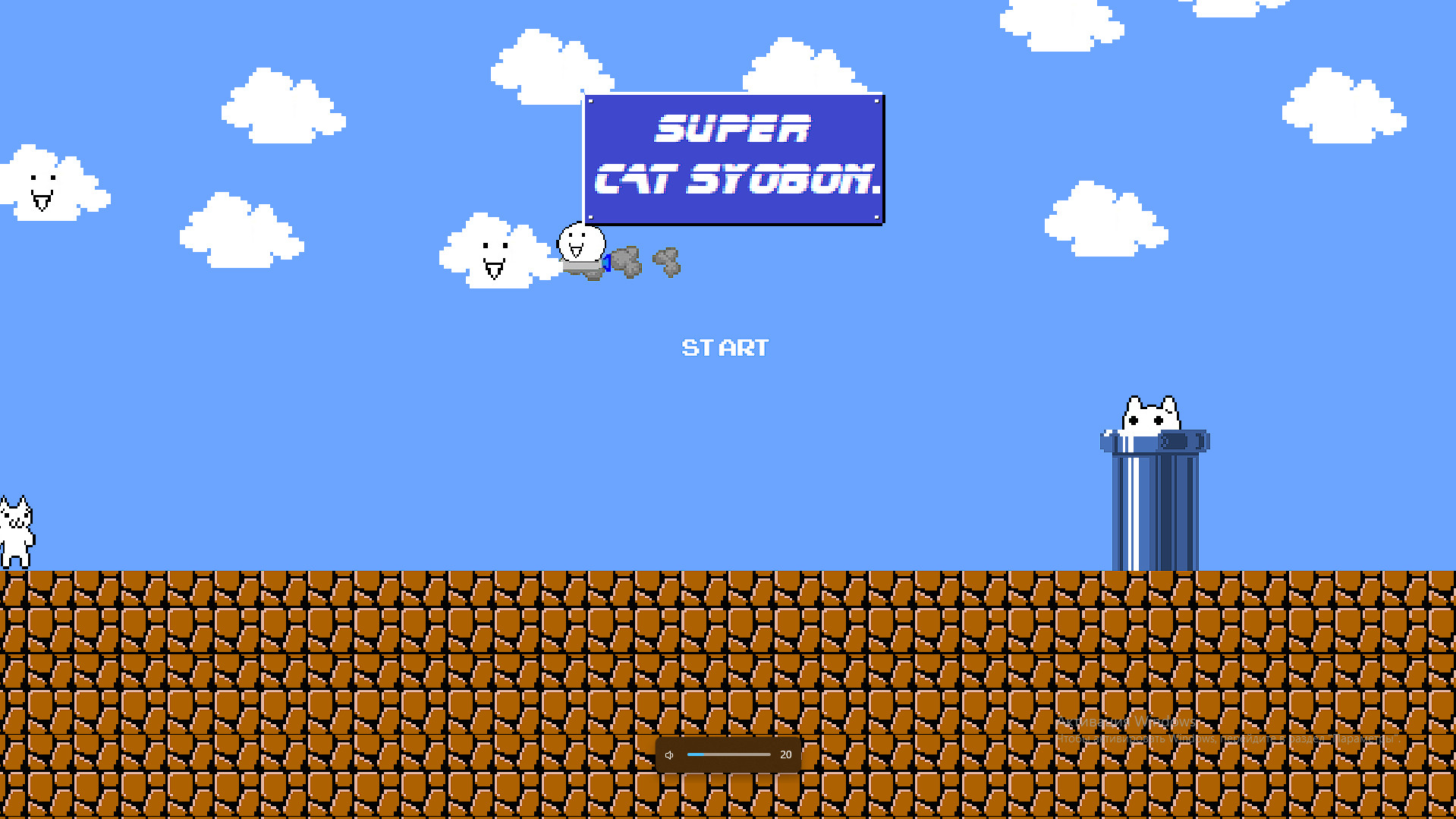1456x819 pixels.
Task: Click the volume value label showing 20
Action: tap(786, 755)
